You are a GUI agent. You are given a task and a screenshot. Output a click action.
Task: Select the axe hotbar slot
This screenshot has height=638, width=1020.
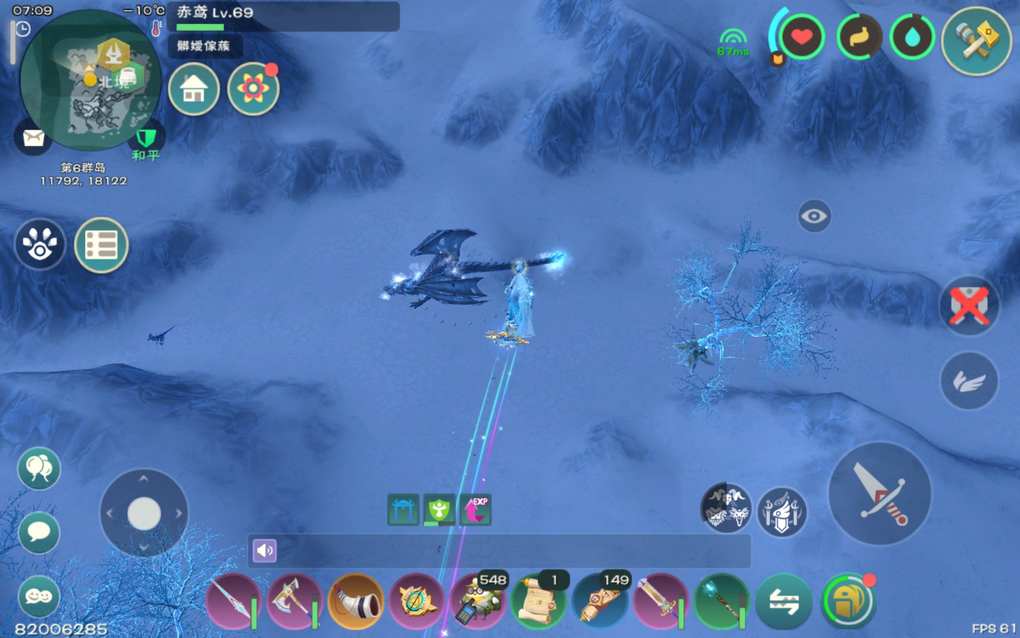(294, 602)
